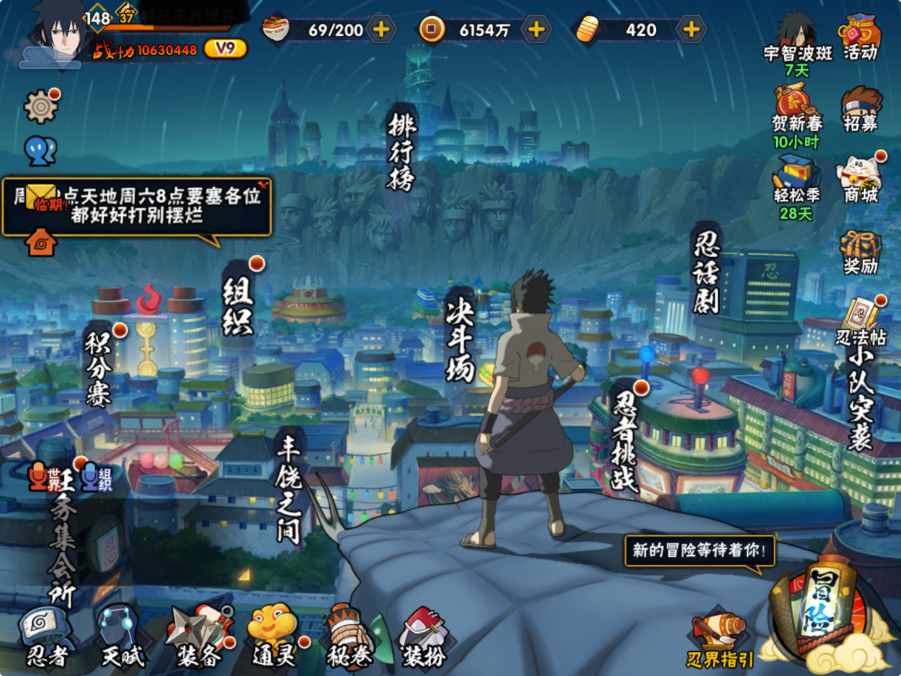The image size is (901, 676).
Task: Open the 忍者挑战 ninja challenge
Action: [626, 440]
